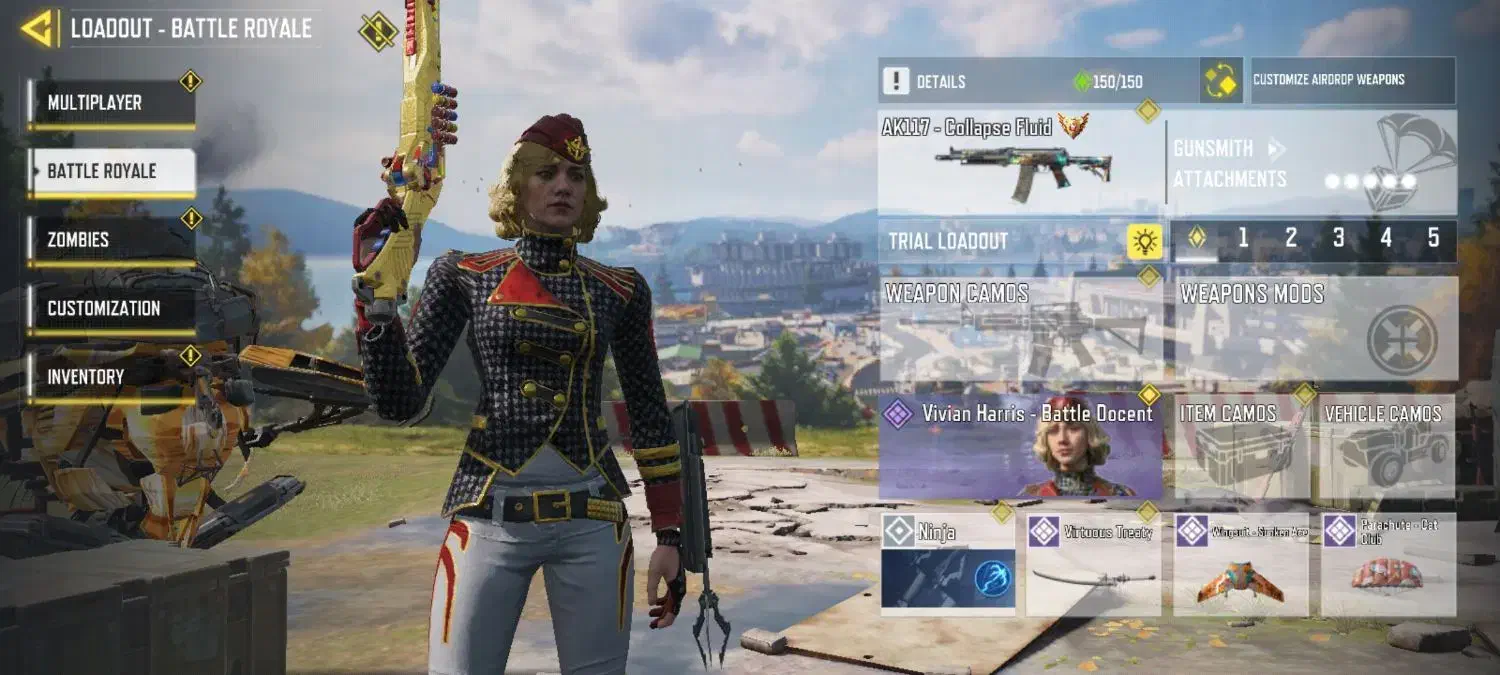Go back using the yellow arrow button
Viewport: 1500px width, 675px height.
(37, 28)
